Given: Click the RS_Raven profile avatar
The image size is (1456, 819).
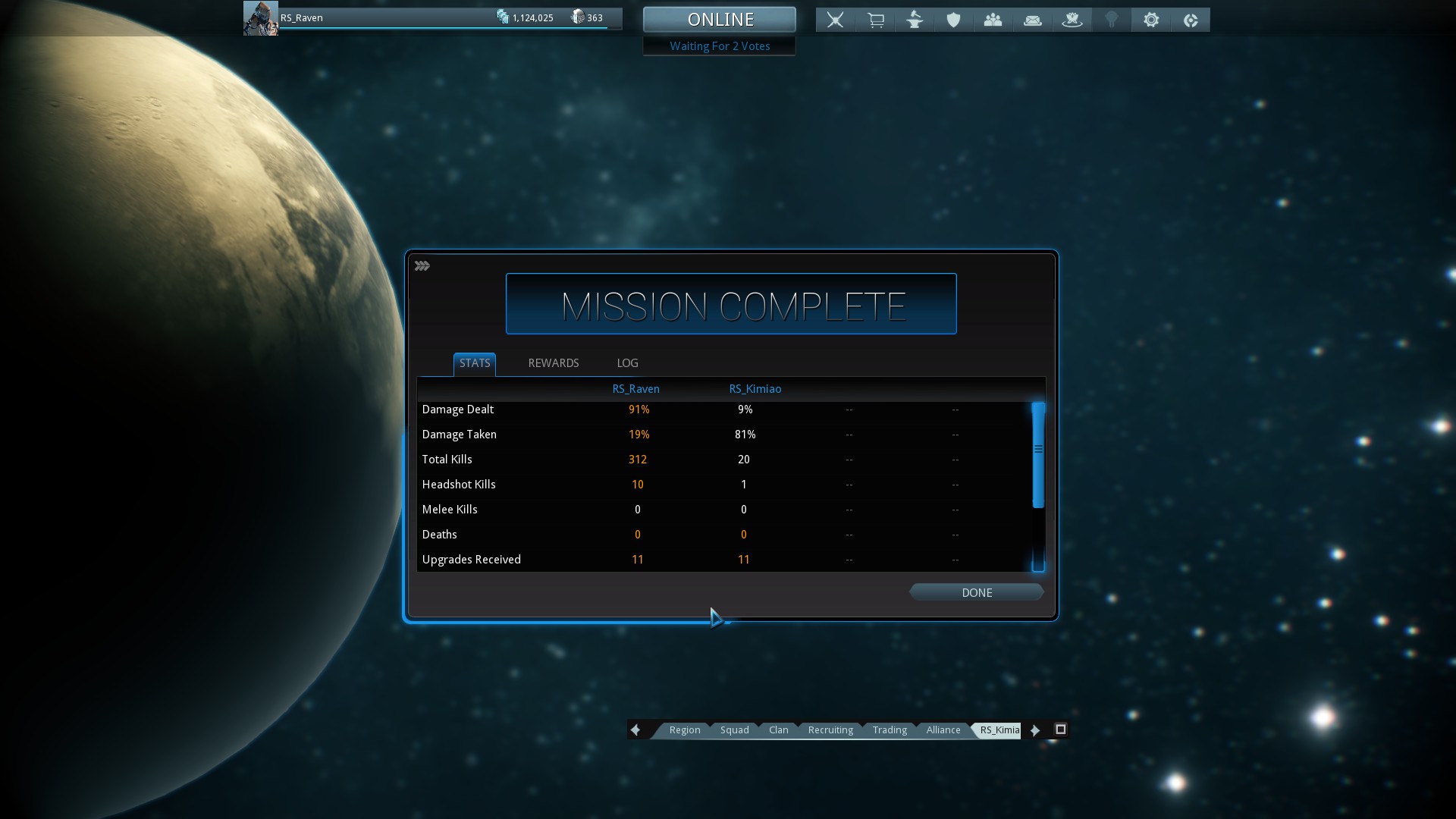Looking at the screenshot, I should [x=260, y=18].
